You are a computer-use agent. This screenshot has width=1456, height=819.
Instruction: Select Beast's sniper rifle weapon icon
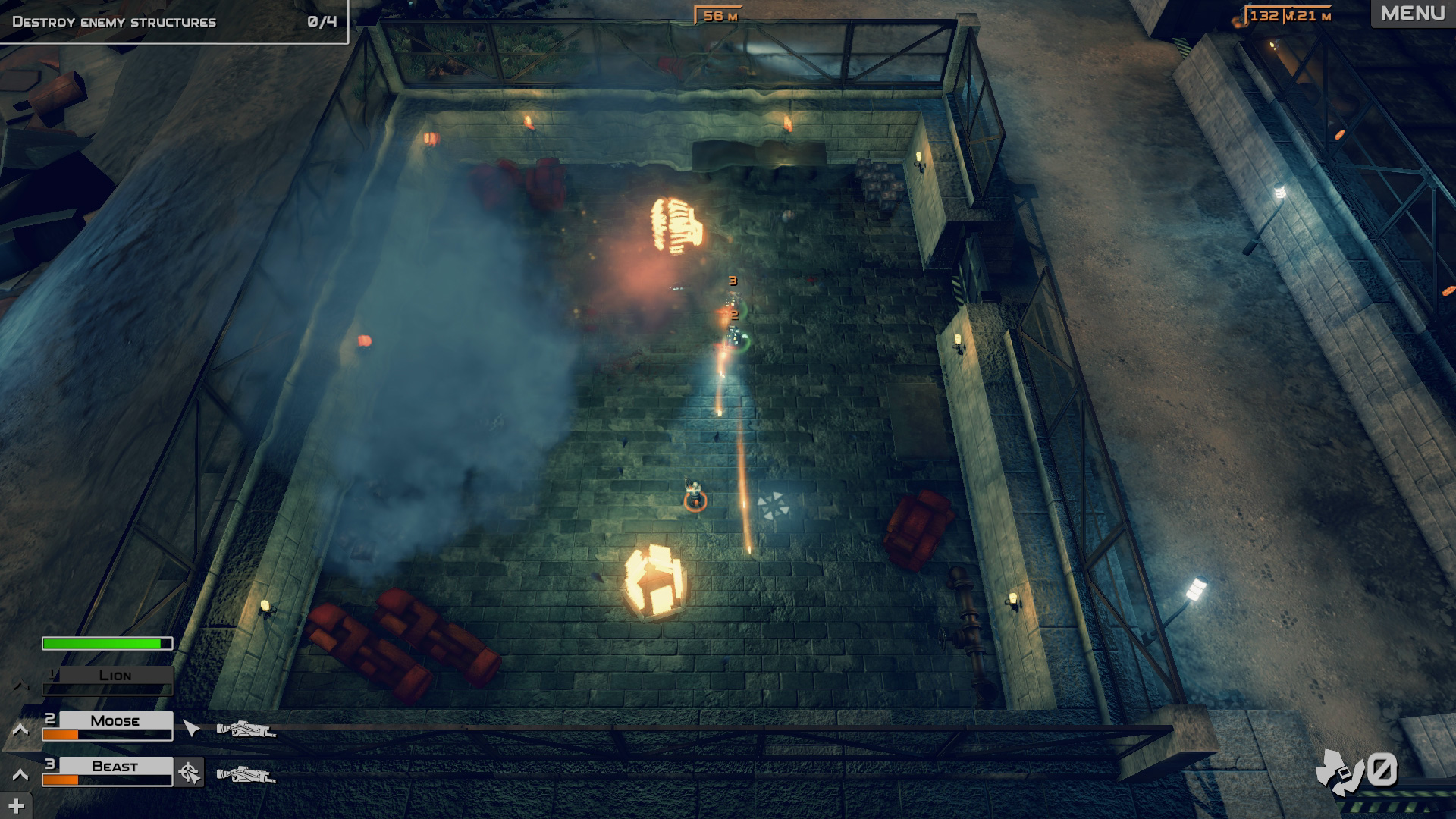coord(247,775)
